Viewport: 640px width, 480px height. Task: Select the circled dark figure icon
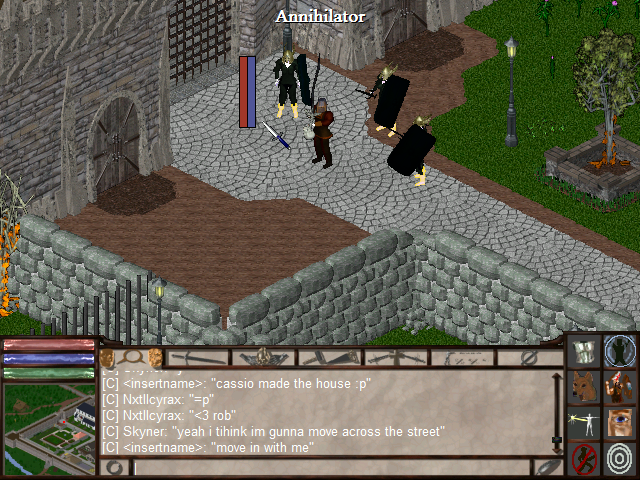[621, 351]
